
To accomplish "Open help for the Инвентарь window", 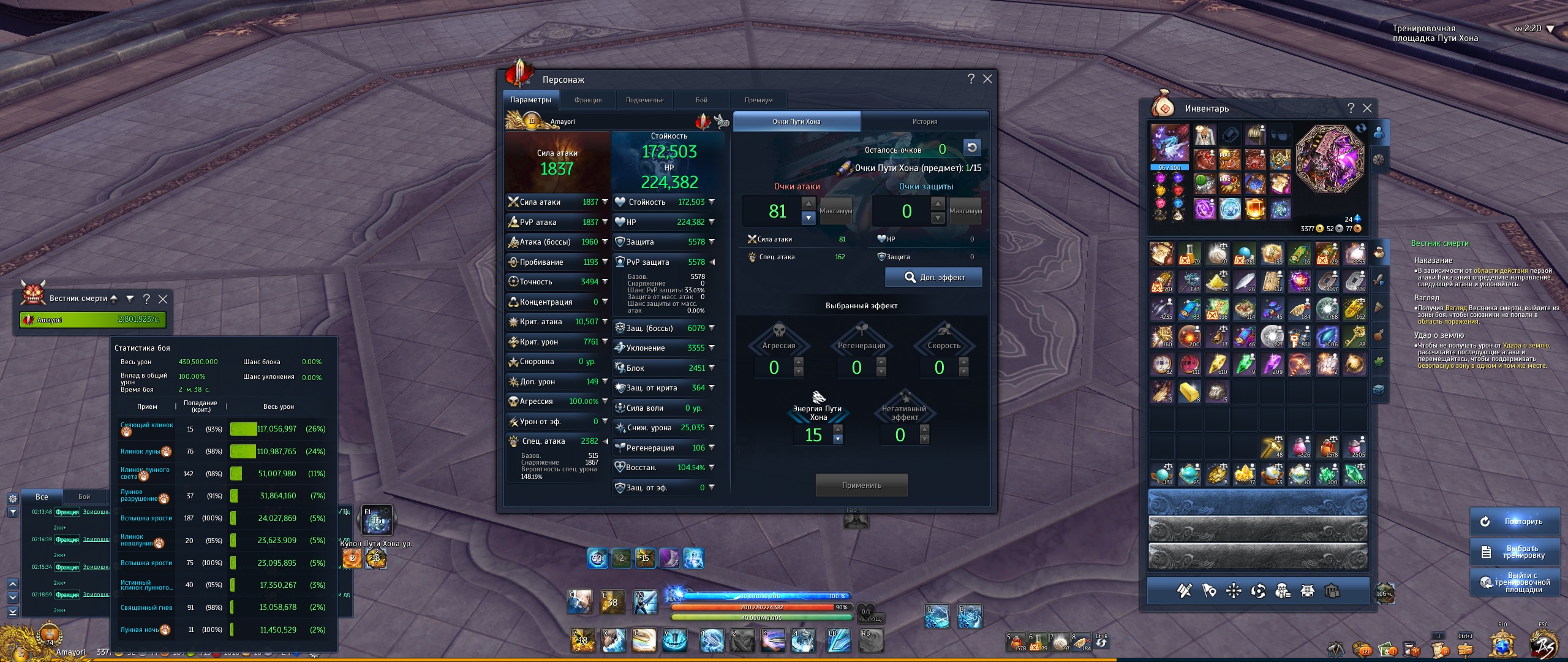I will click(1351, 108).
